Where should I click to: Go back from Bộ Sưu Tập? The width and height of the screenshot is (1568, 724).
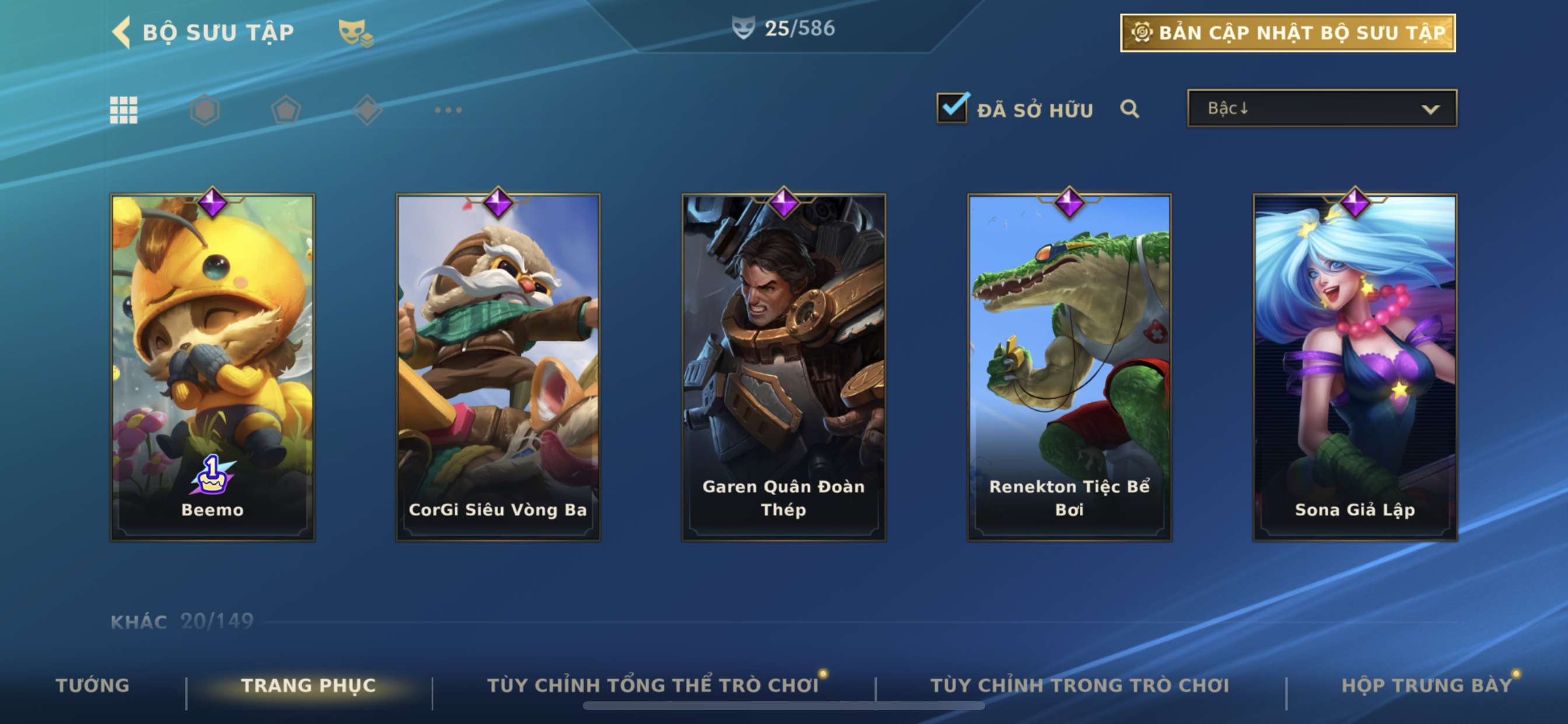click(123, 32)
